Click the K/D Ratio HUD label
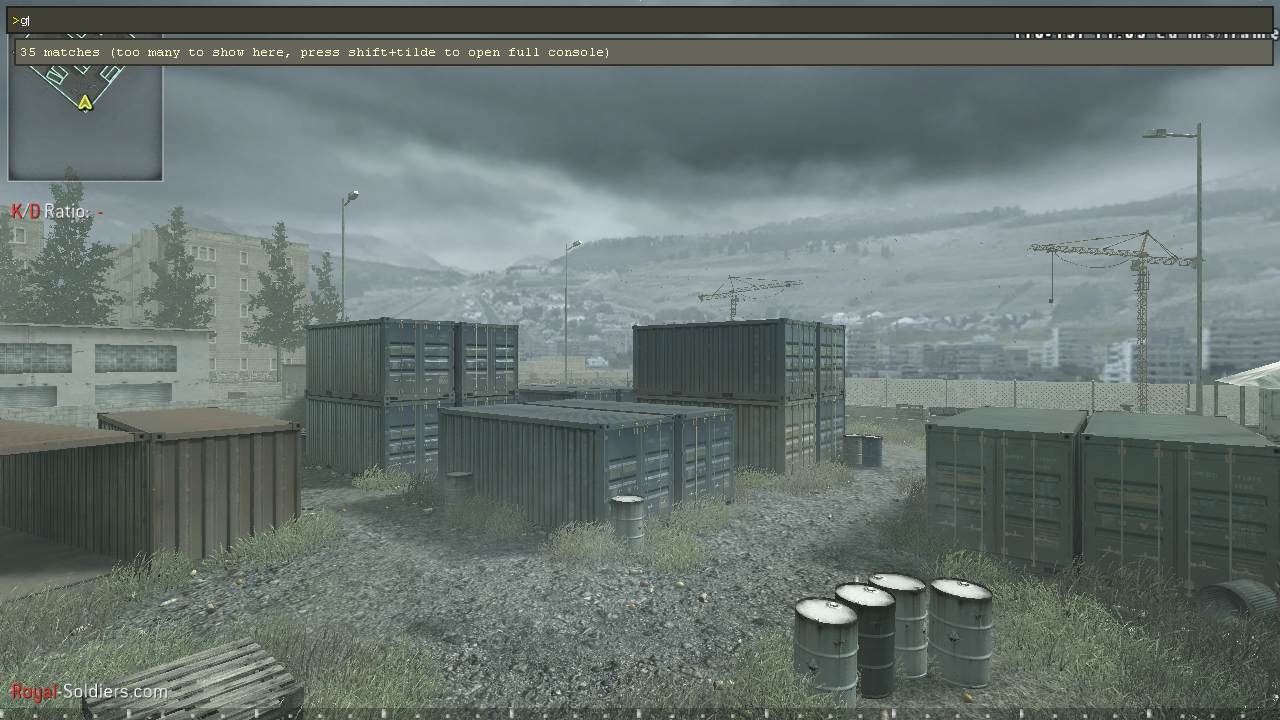Viewport: 1280px width, 720px height. tap(50, 212)
